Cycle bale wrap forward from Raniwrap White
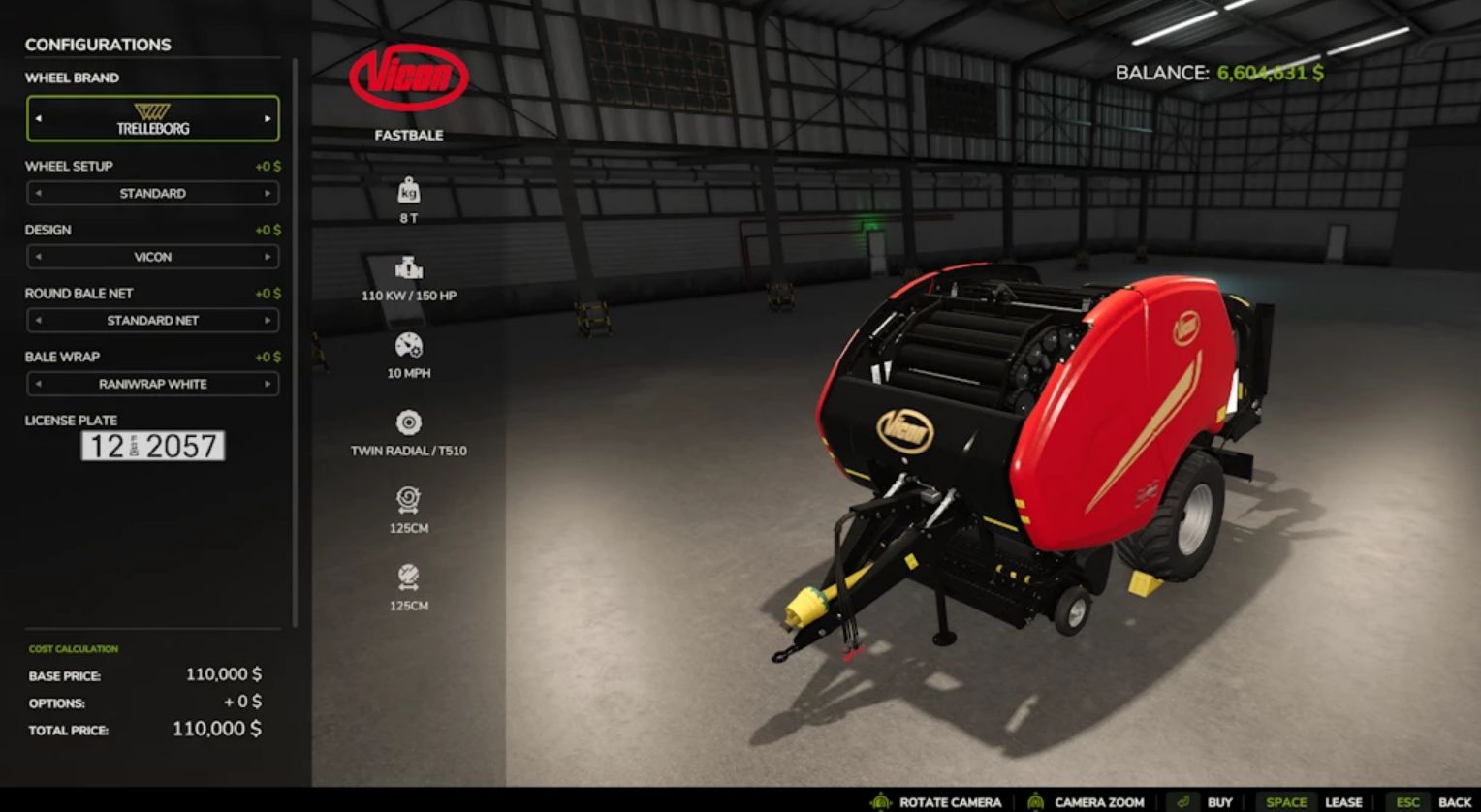1481x812 pixels. [x=268, y=384]
